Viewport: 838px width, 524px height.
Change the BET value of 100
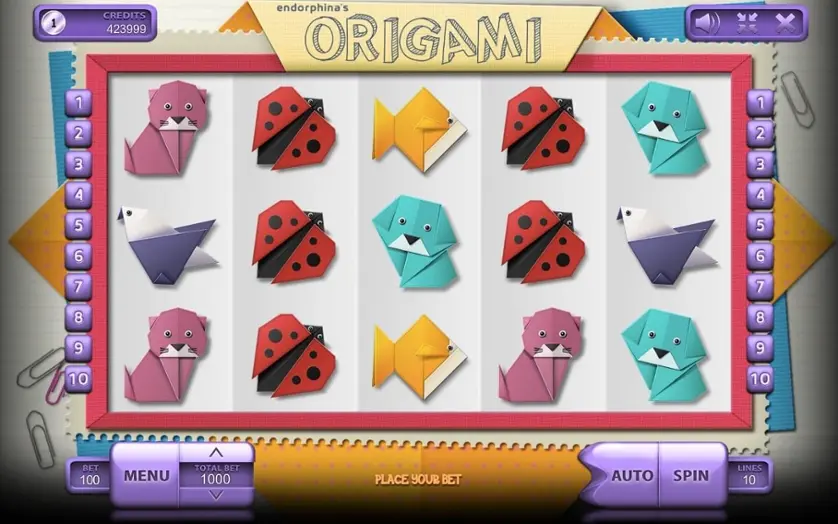[90, 475]
